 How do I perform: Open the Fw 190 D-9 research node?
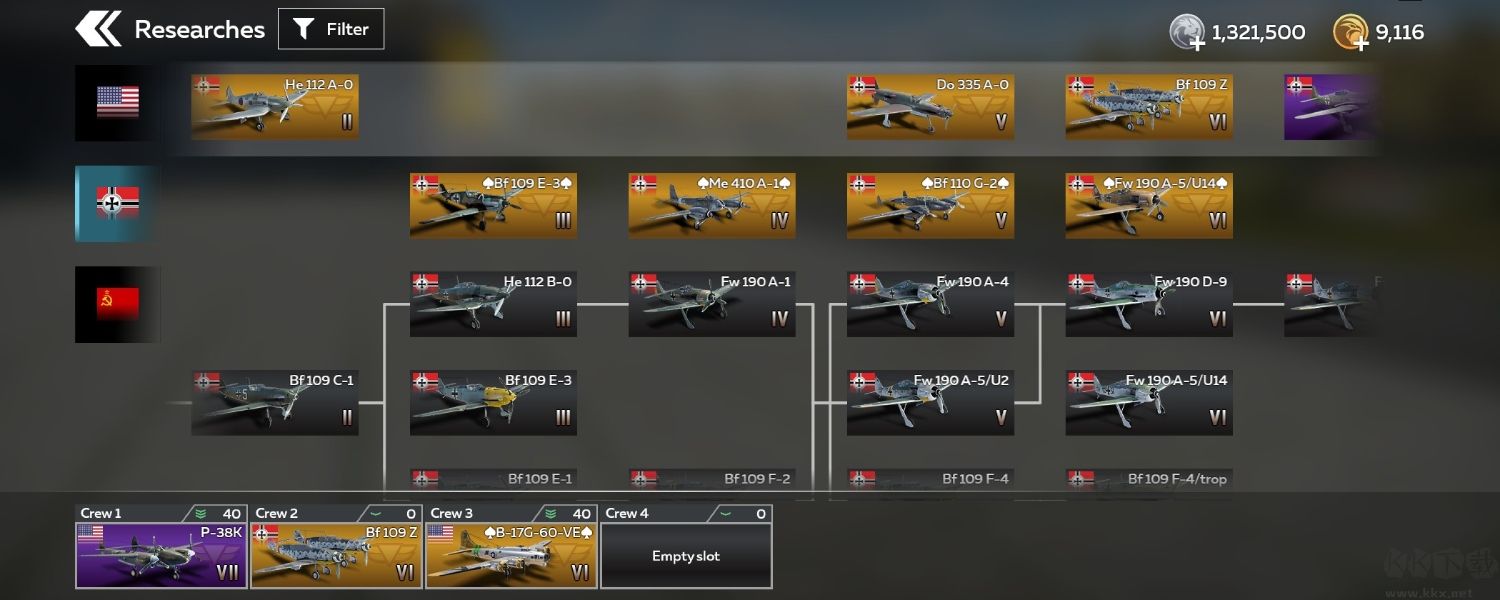1149,304
